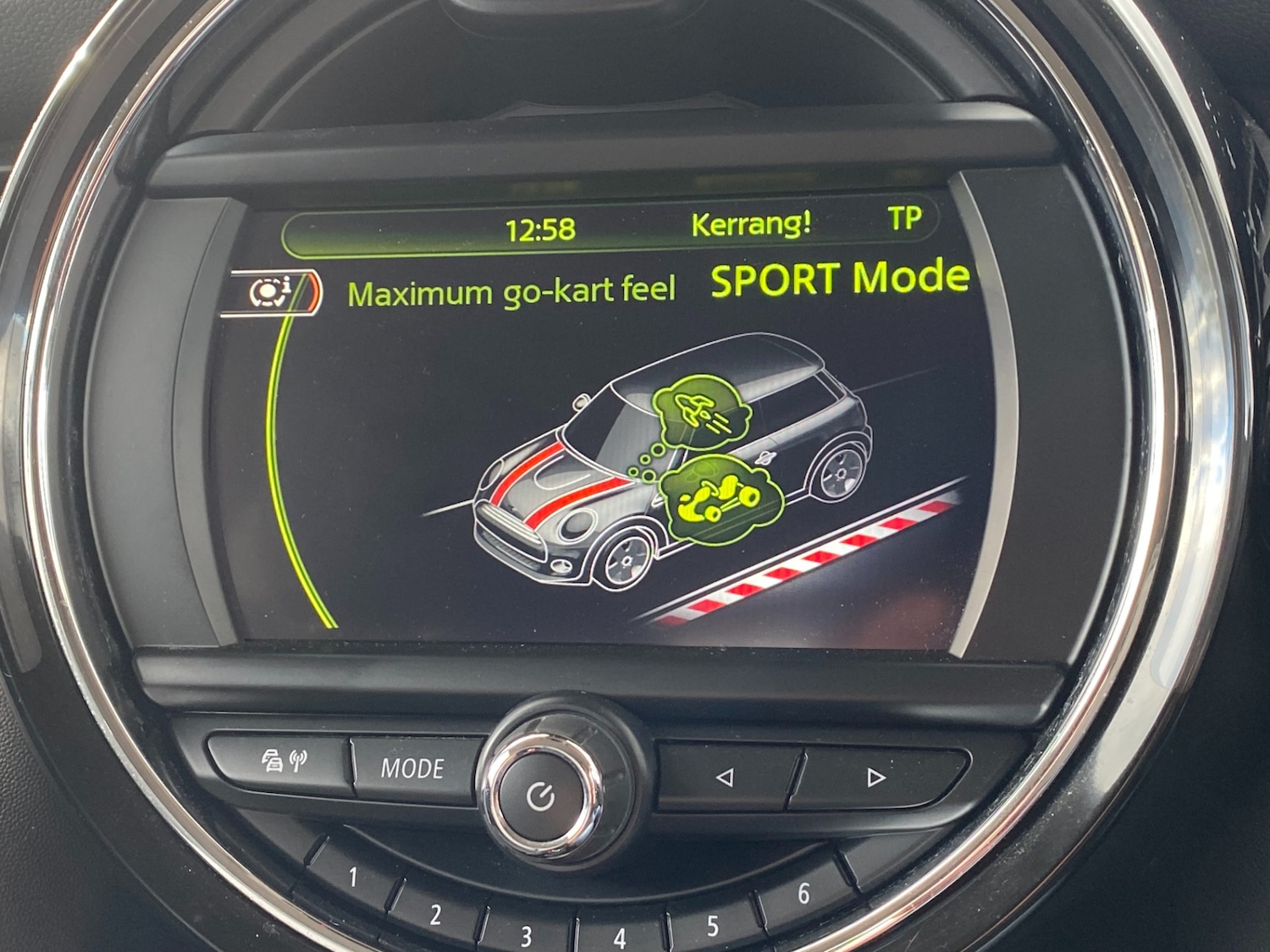Choose radio preset 6
This screenshot has width=1270, height=952.
[803, 894]
